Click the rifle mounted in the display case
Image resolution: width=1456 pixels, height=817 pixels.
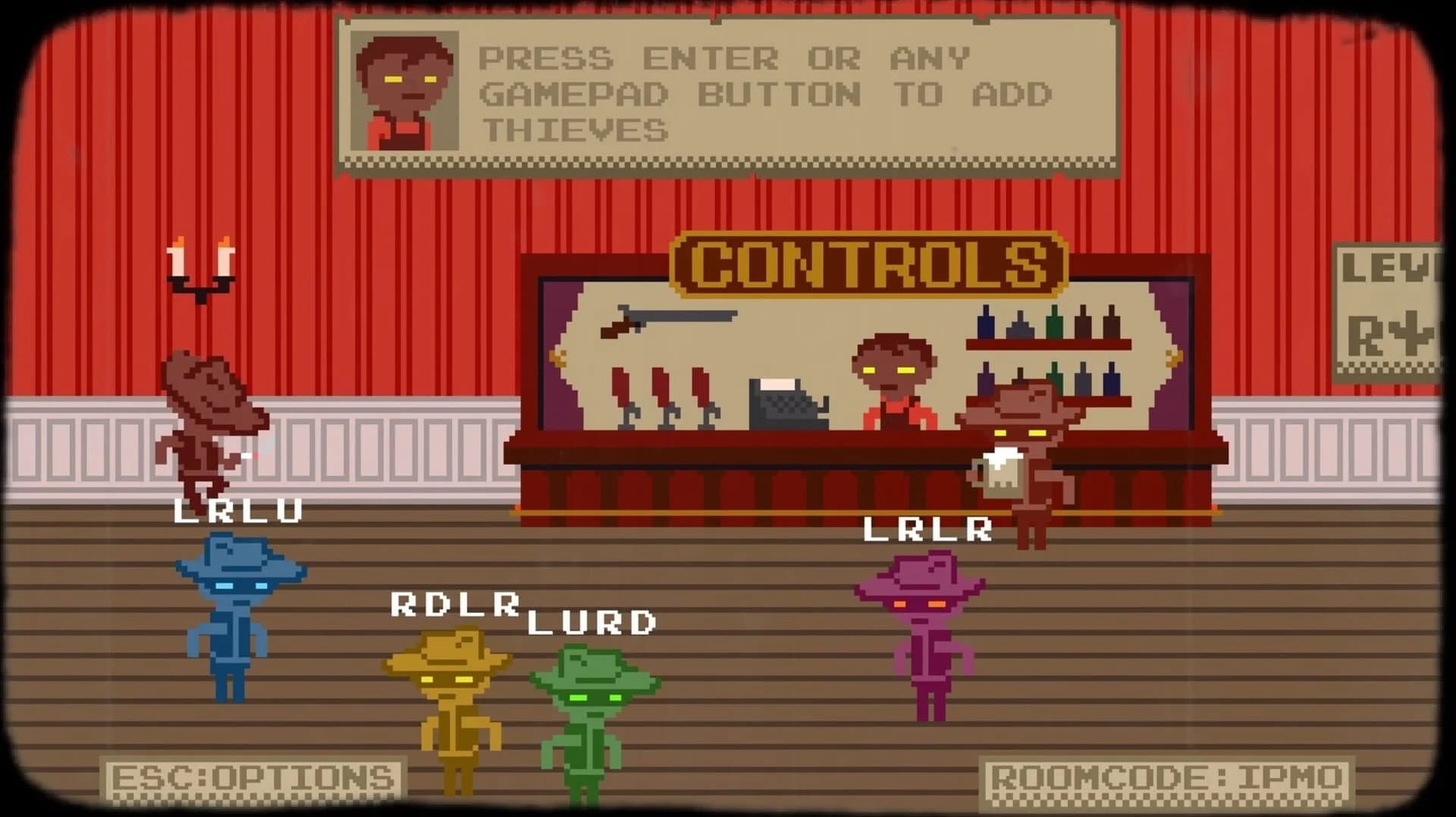click(x=671, y=322)
